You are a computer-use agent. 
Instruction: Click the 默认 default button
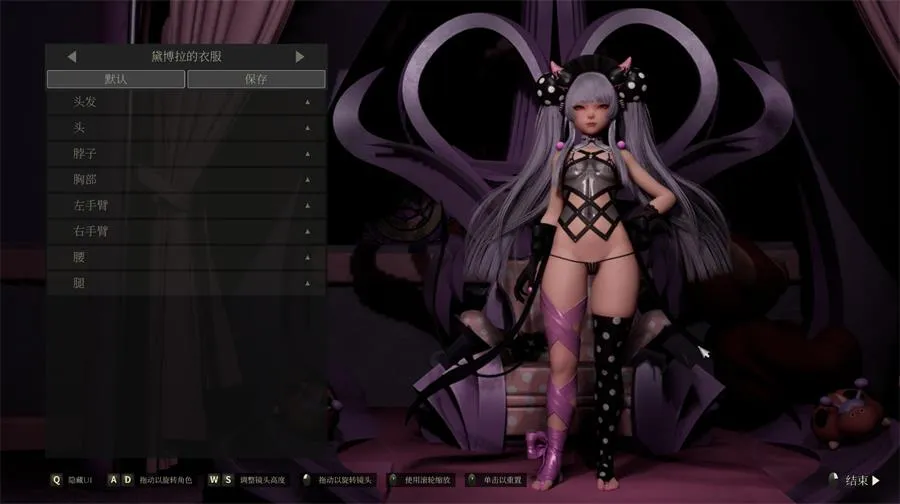point(115,79)
